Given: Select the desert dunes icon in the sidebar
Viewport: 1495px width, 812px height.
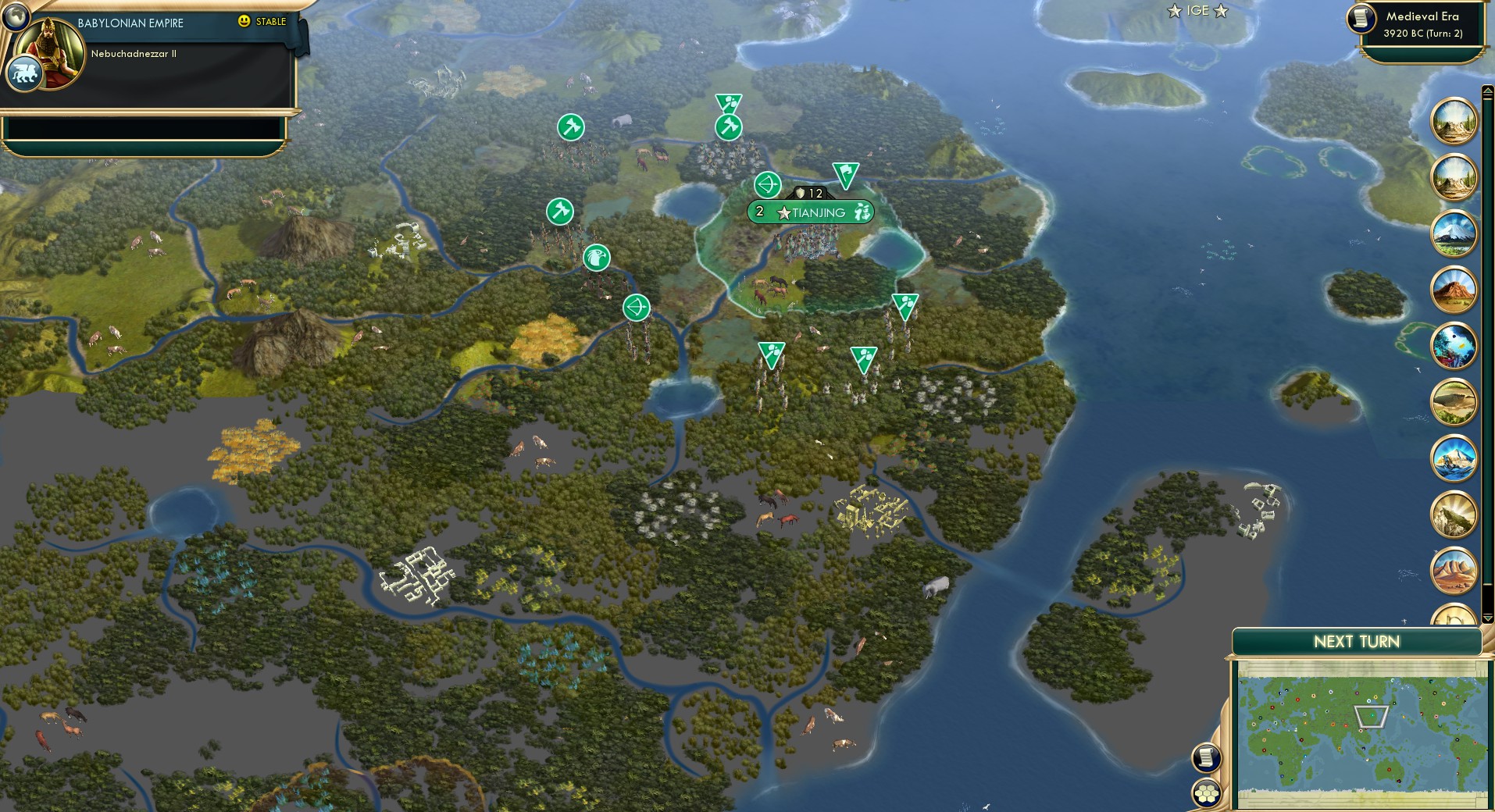Looking at the screenshot, I should click(x=1454, y=571).
